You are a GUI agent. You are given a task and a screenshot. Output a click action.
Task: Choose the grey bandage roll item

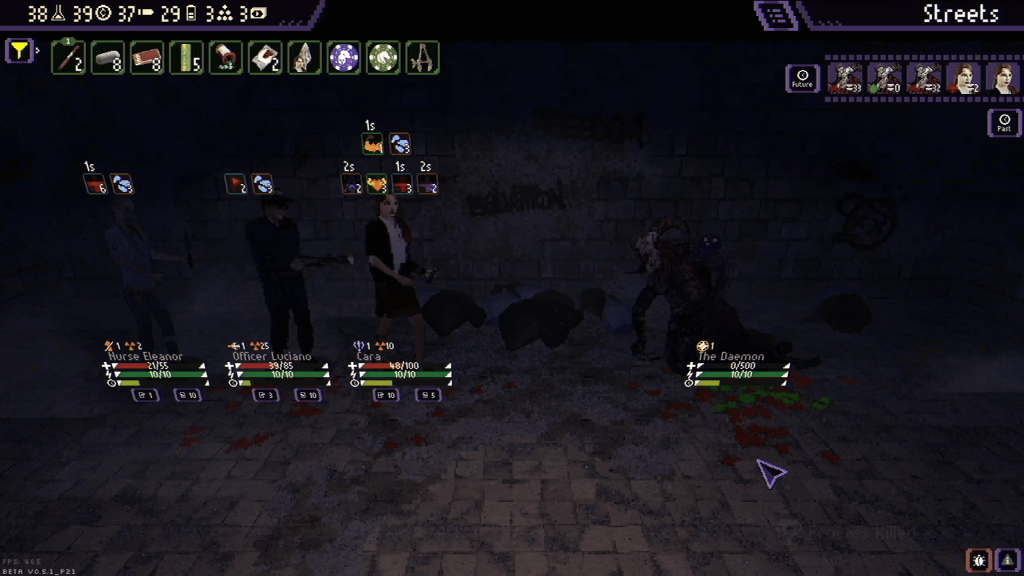(x=108, y=58)
